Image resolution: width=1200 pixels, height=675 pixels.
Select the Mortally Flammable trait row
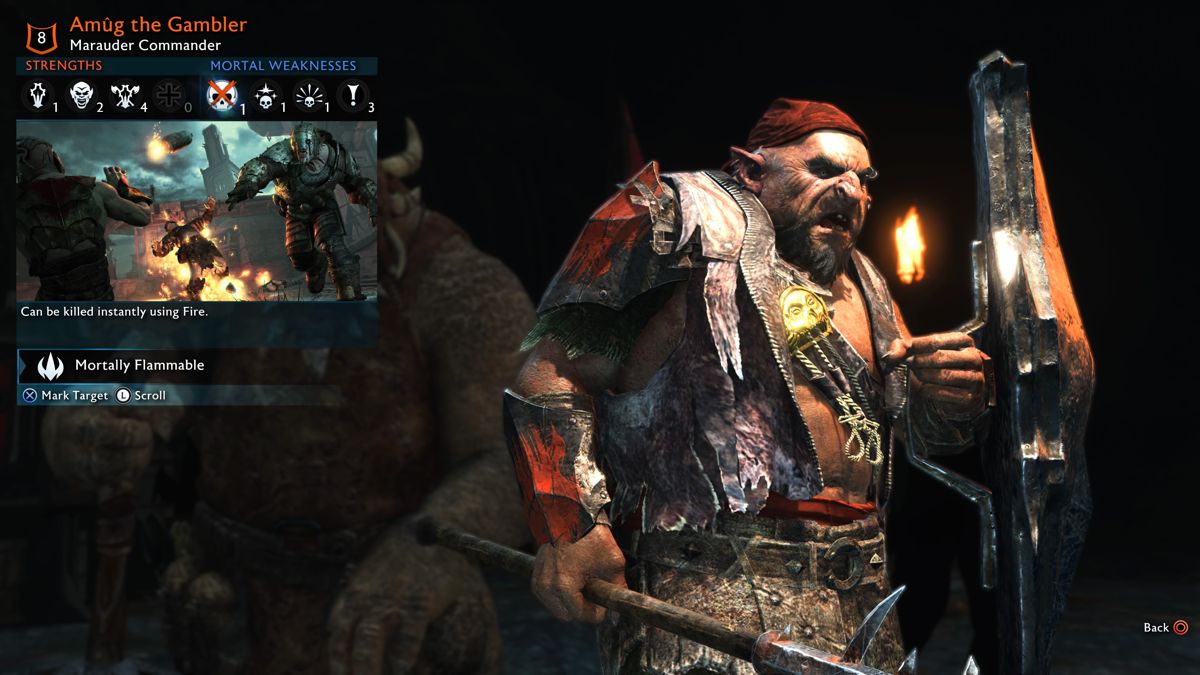pyautogui.click(x=139, y=366)
